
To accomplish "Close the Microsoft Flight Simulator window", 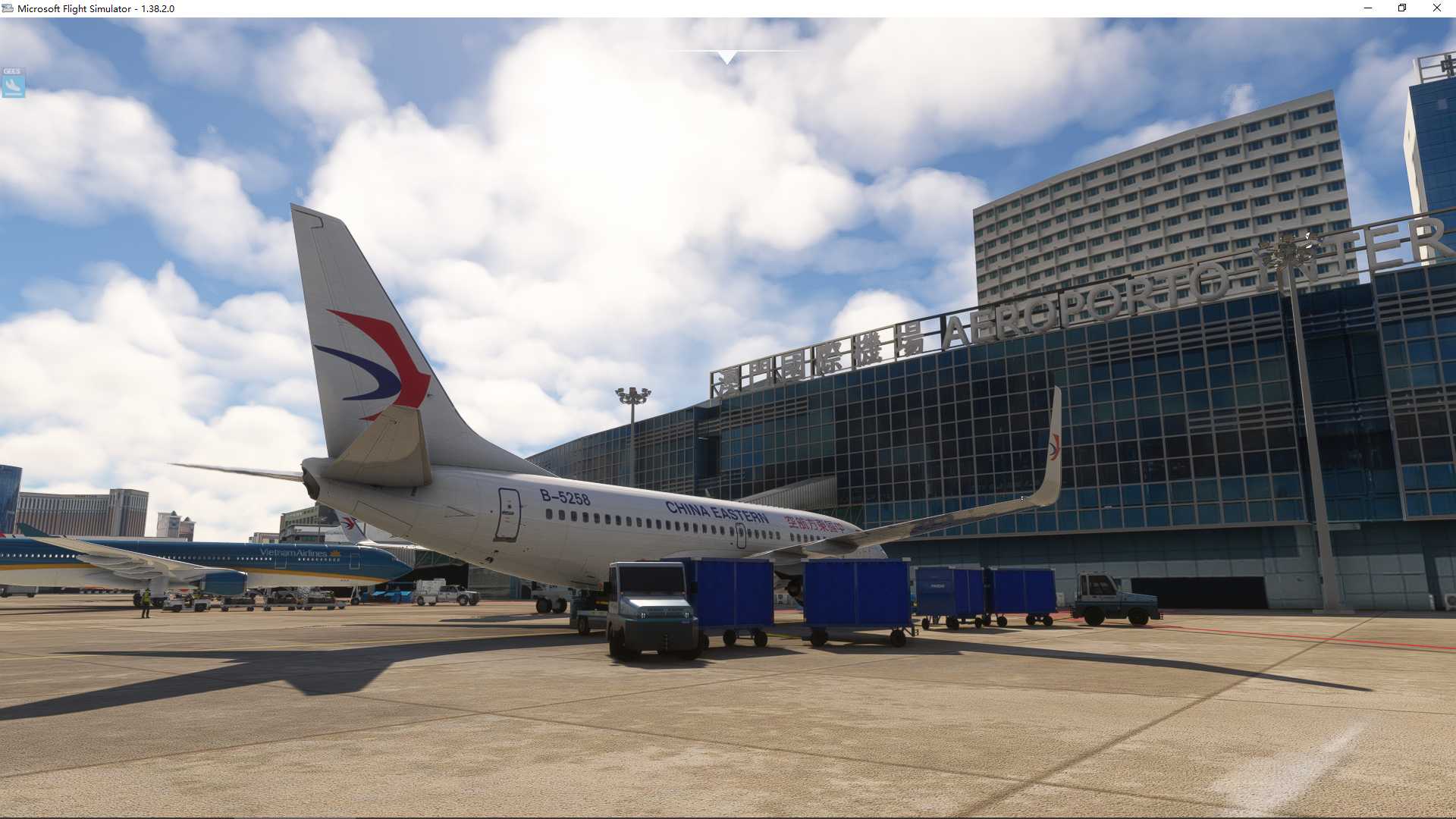I will pyautogui.click(x=1436, y=8).
